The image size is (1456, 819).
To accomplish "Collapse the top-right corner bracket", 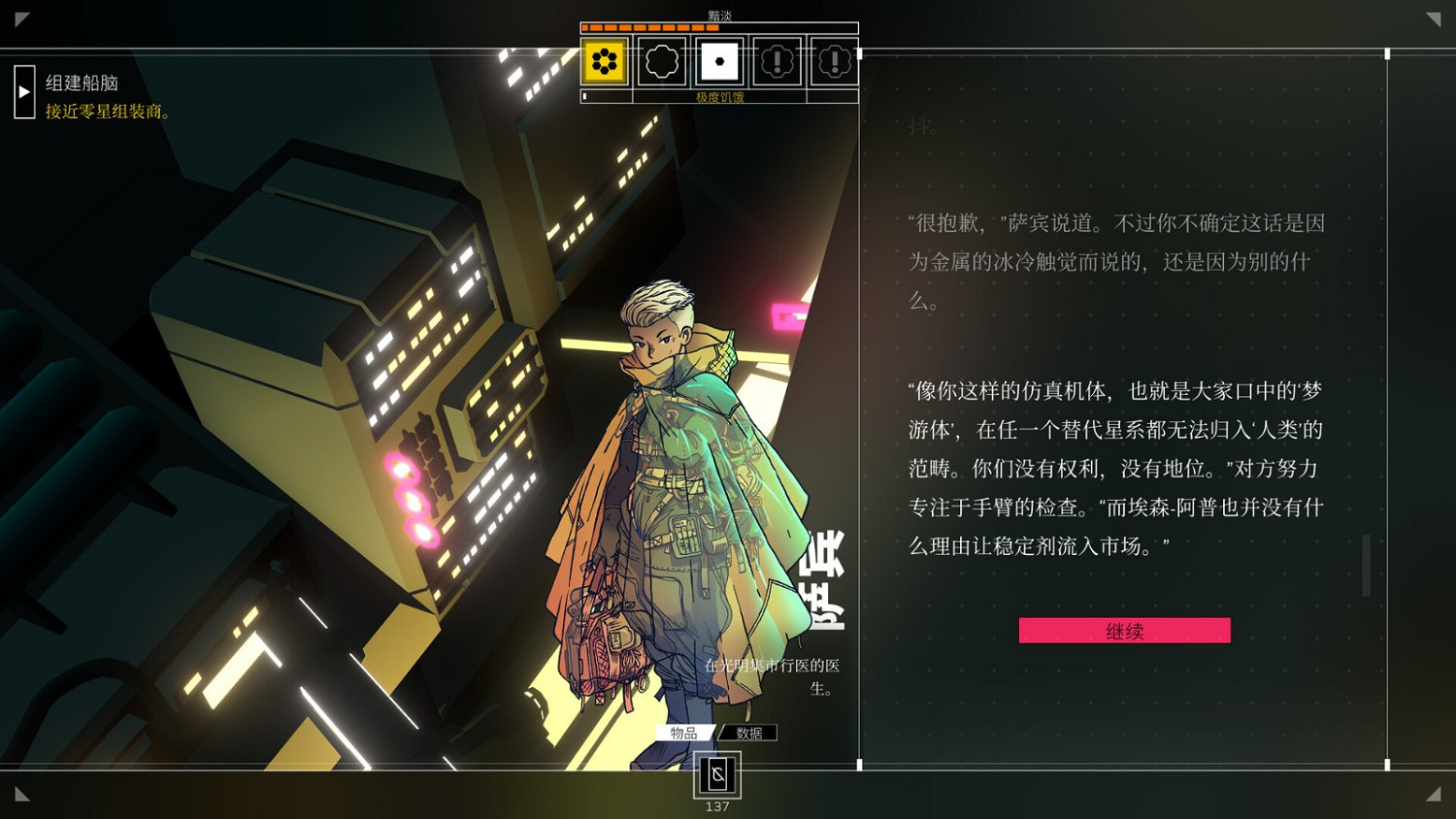I will point(1435,17).
